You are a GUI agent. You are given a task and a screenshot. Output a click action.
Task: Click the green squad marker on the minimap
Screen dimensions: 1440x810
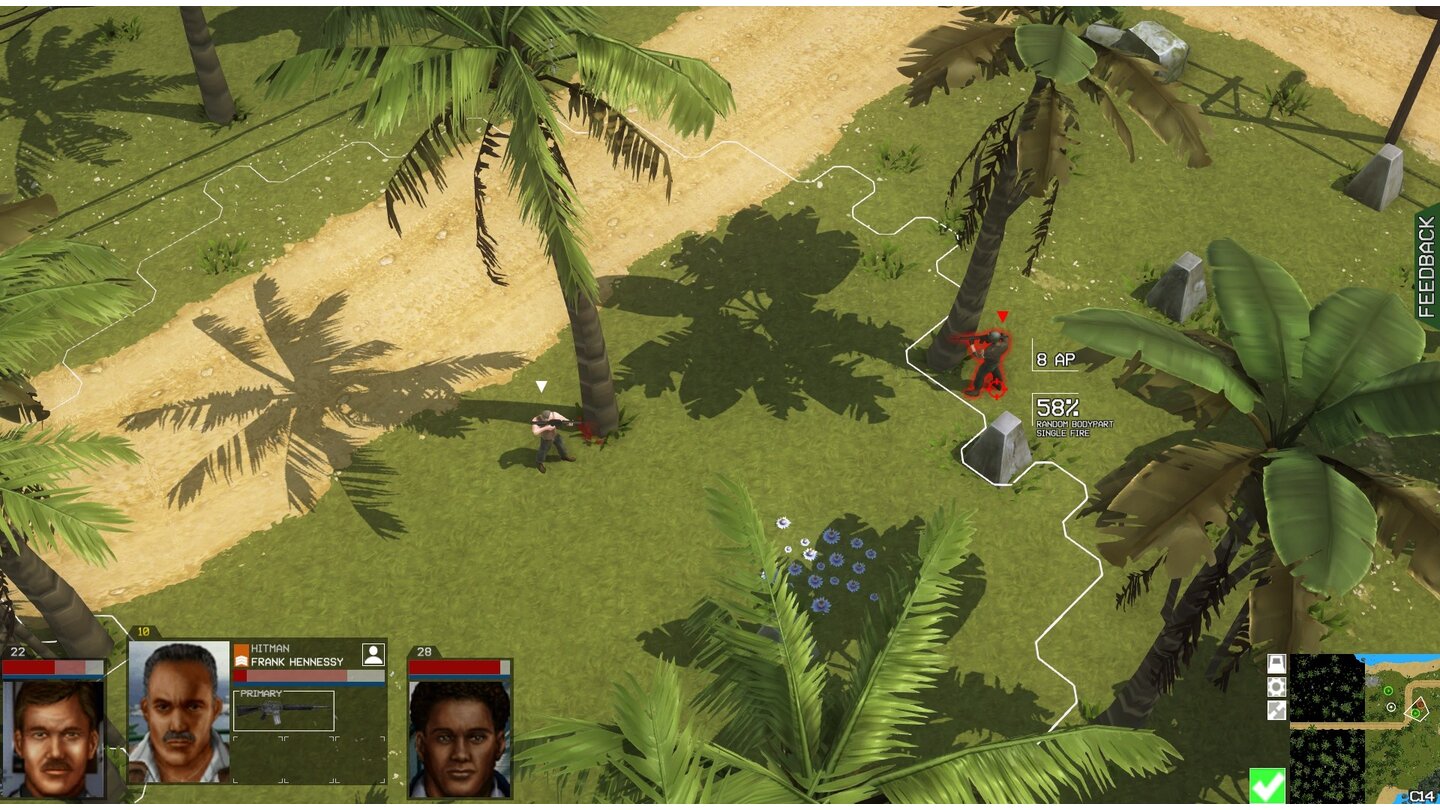pos(1388,690)
